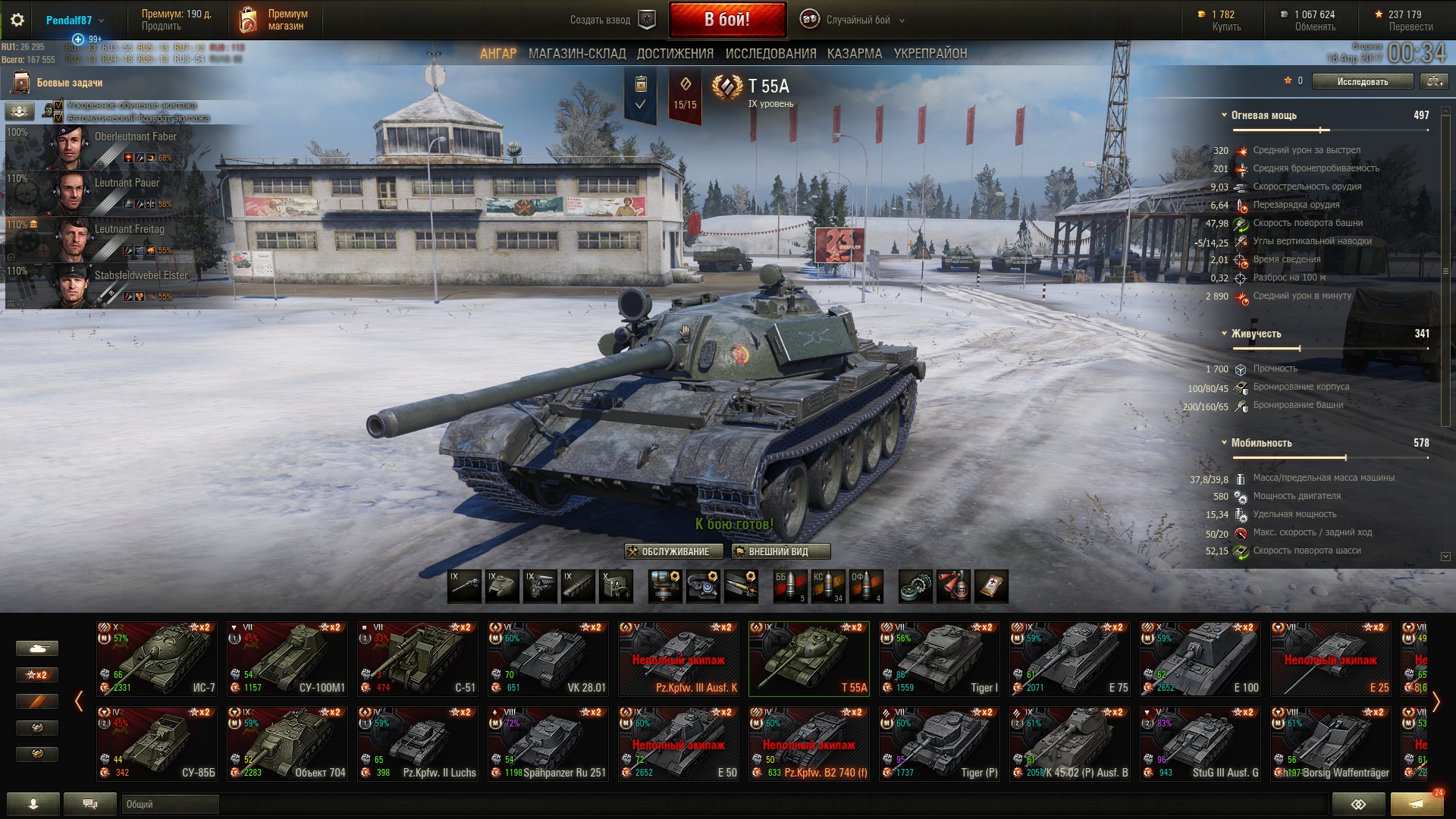
Task: Open the КАЗАРМА barracks tab
Action: click(x=855, y=54)
